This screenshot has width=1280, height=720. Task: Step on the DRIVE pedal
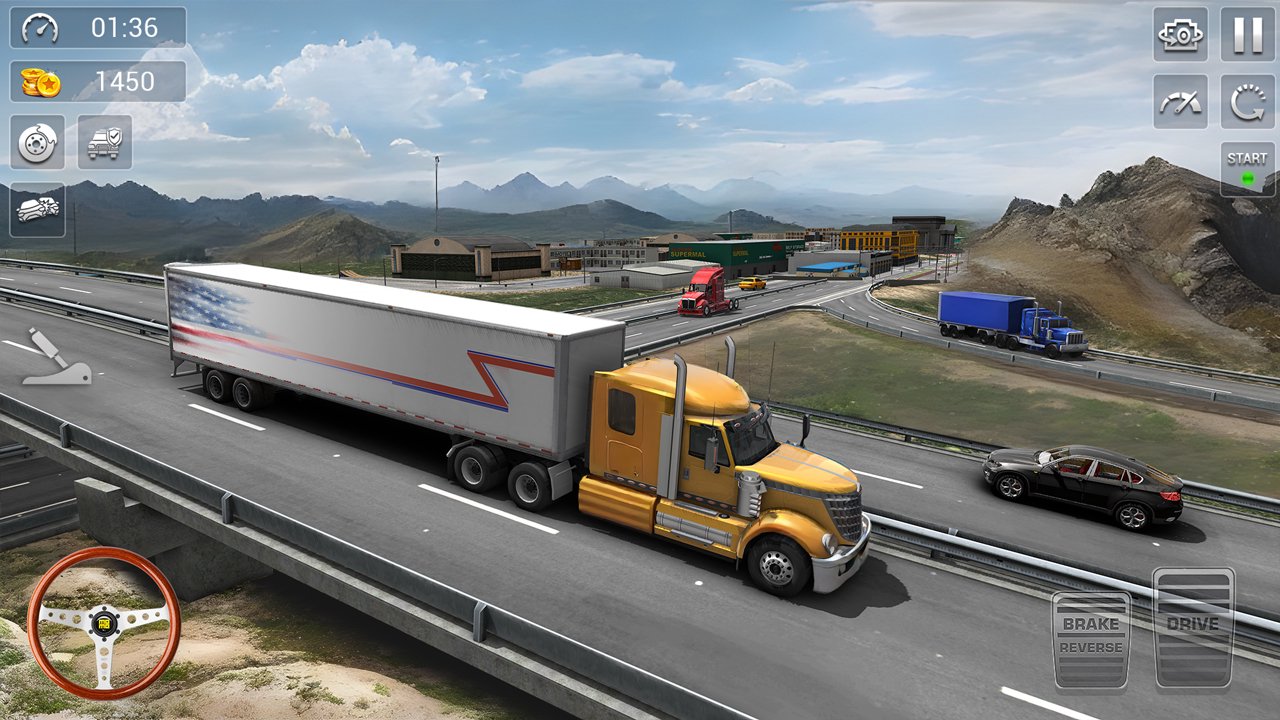tap(1193, 627)
